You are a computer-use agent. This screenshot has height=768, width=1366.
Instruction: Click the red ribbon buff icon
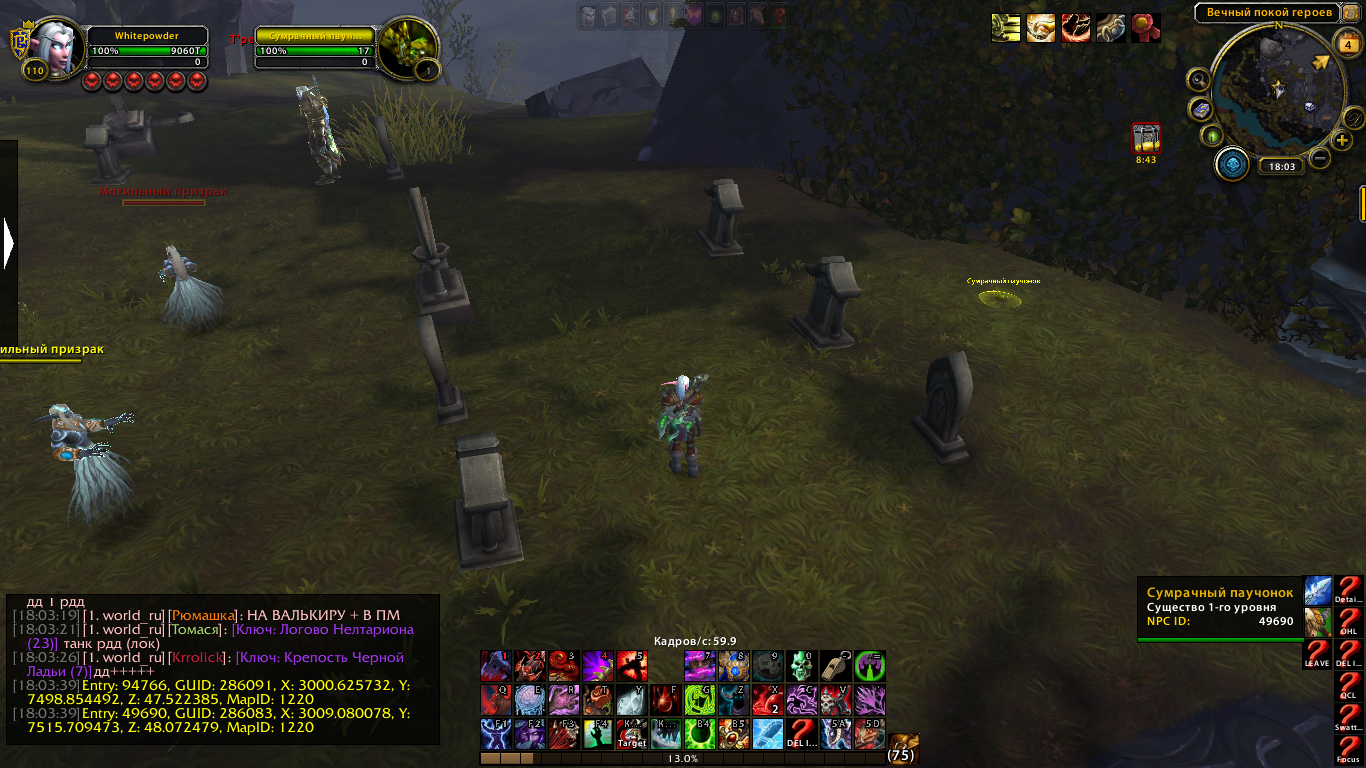point(1145,28)
